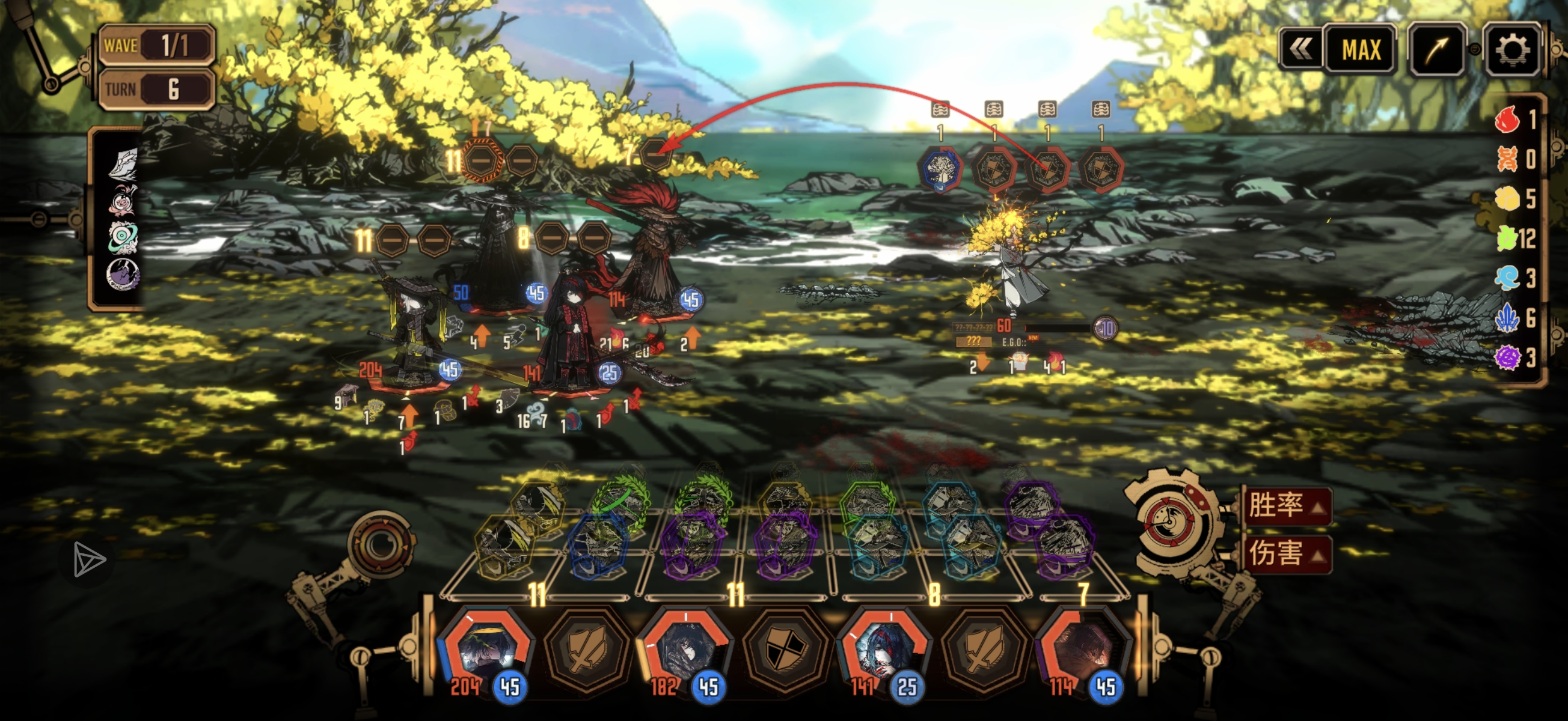Select the curved arrow button
The image size is (1568, 721).
pos(1436,50)
